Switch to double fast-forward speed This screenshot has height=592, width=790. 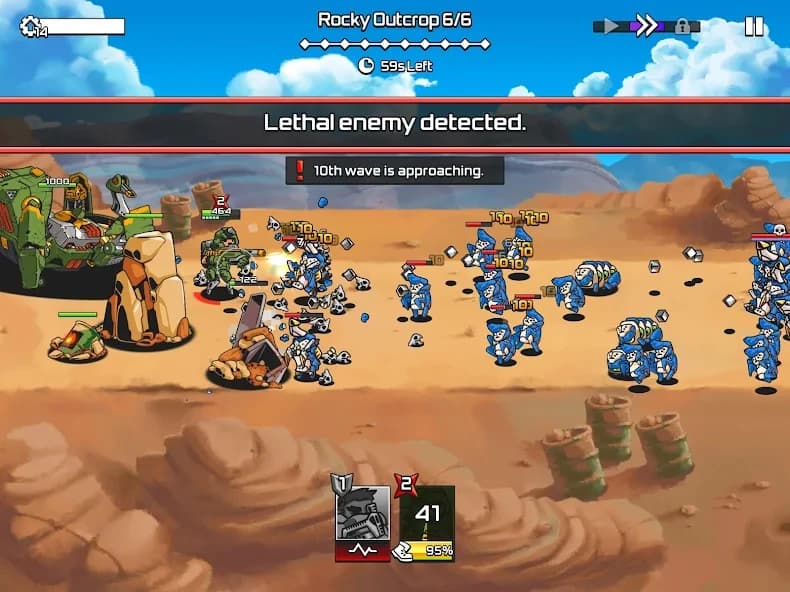(647, 26)
